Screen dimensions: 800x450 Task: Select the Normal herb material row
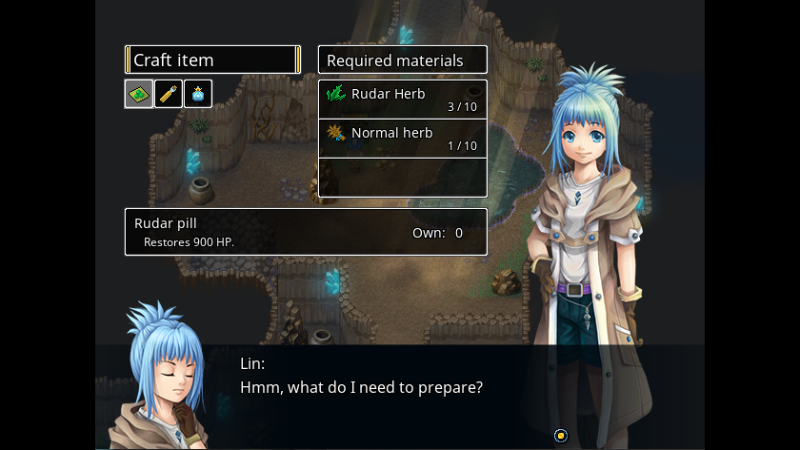point(402,138)
